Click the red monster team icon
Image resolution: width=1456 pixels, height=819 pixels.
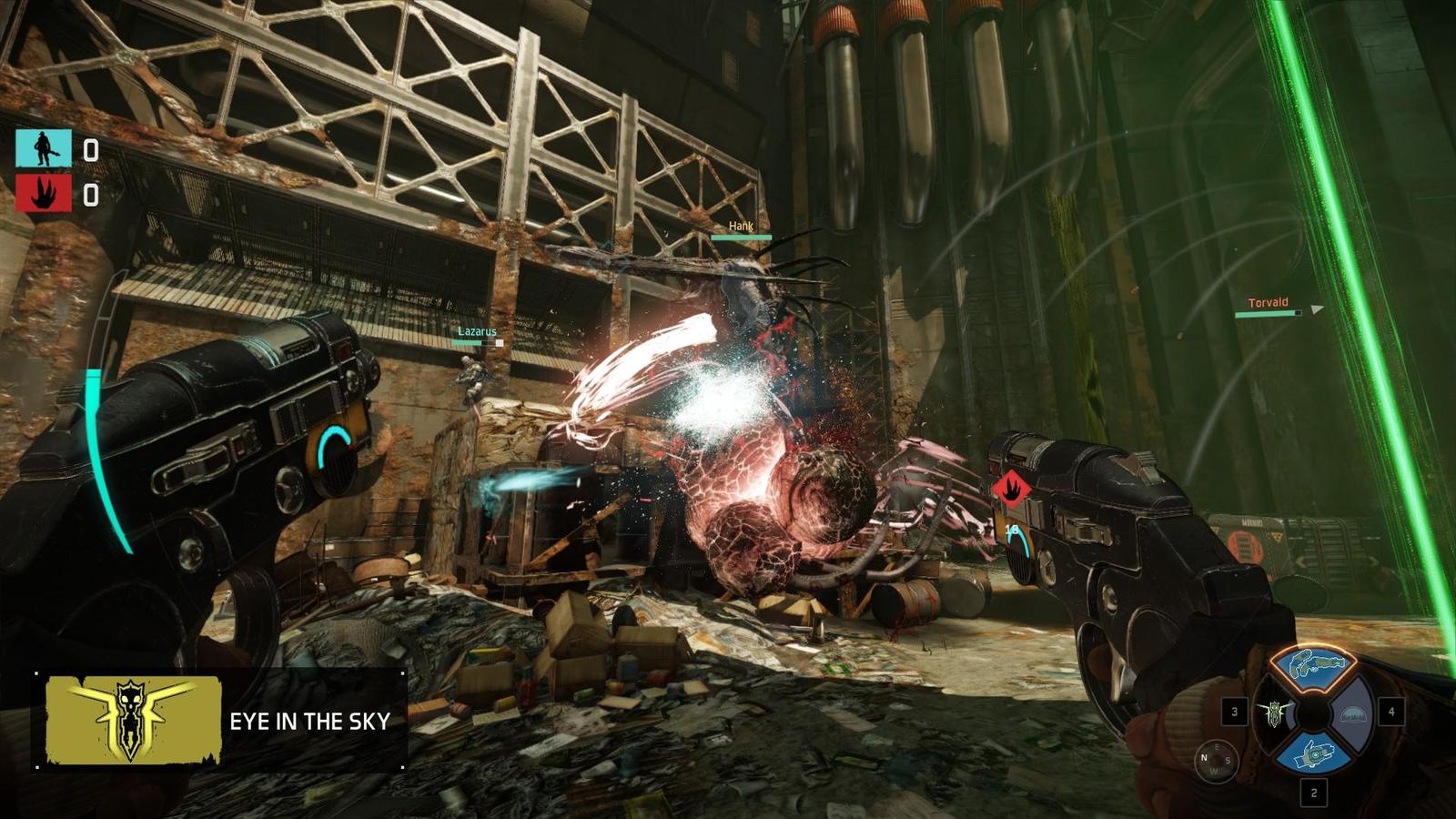pyautogui.click(x=43, y=194)
